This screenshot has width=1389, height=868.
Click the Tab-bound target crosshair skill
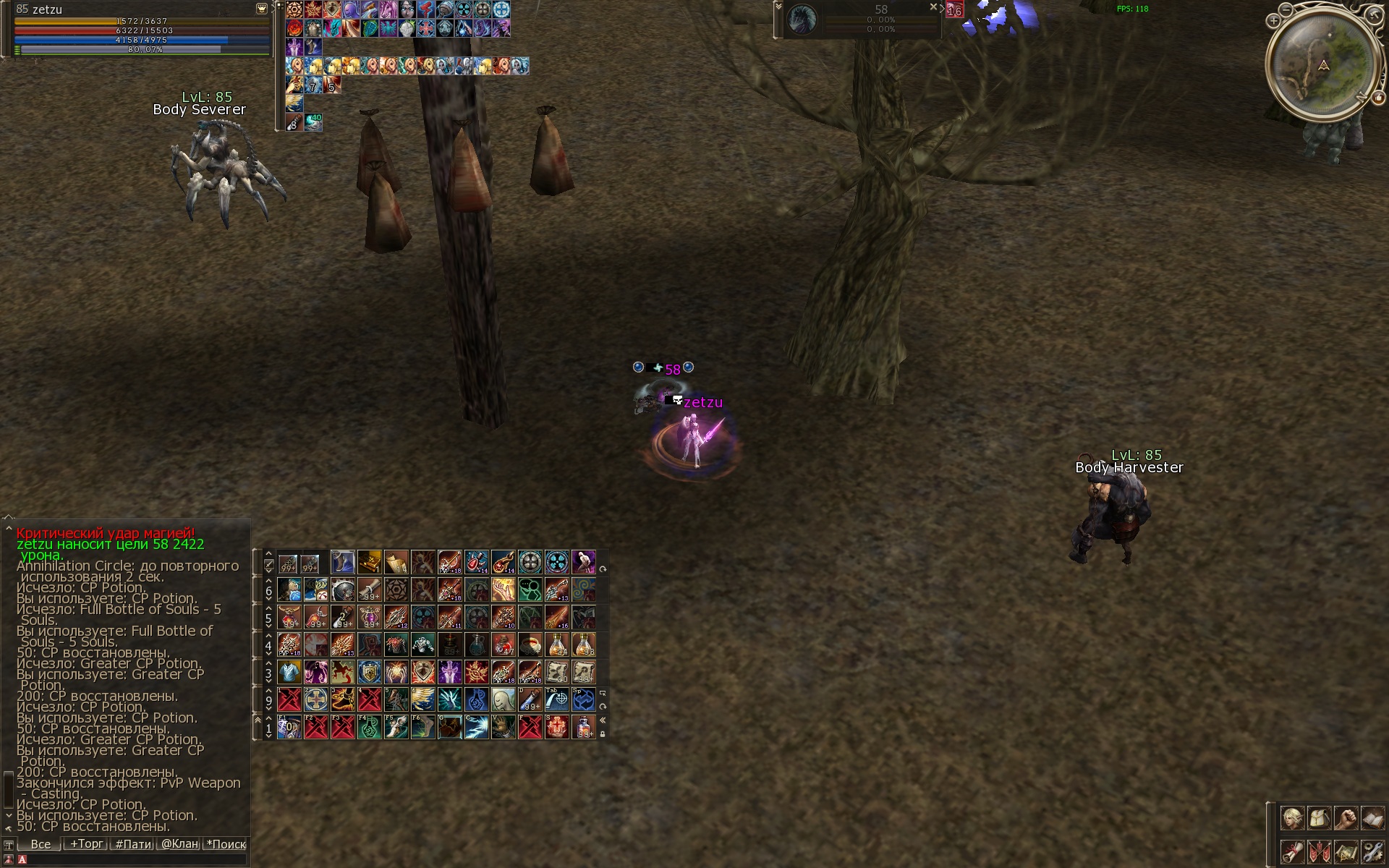pos(556,699)
